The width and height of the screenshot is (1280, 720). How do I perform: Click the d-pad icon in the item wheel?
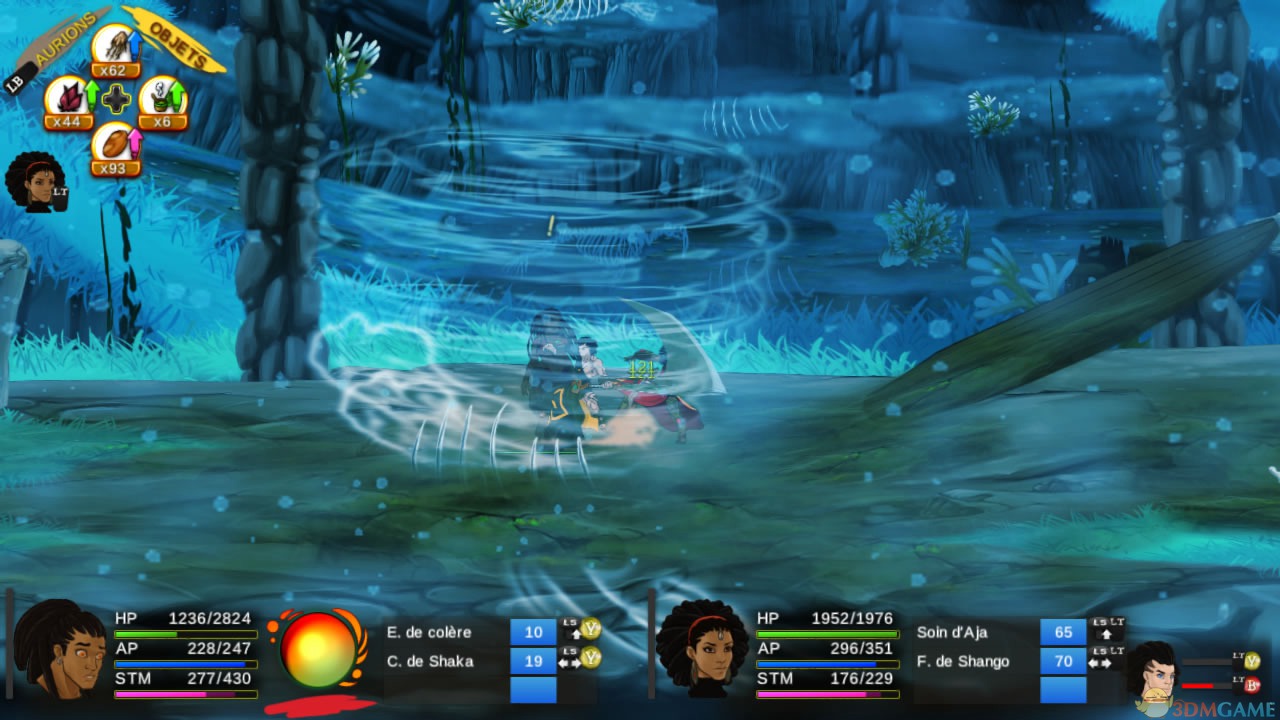click(118, 99)
